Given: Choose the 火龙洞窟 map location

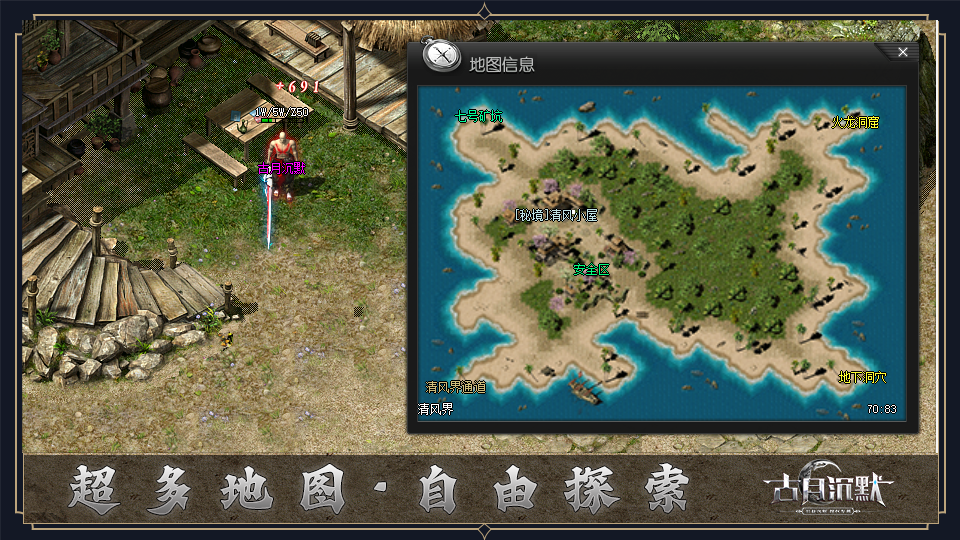Looking at the screenshot, I should [855, 122].
